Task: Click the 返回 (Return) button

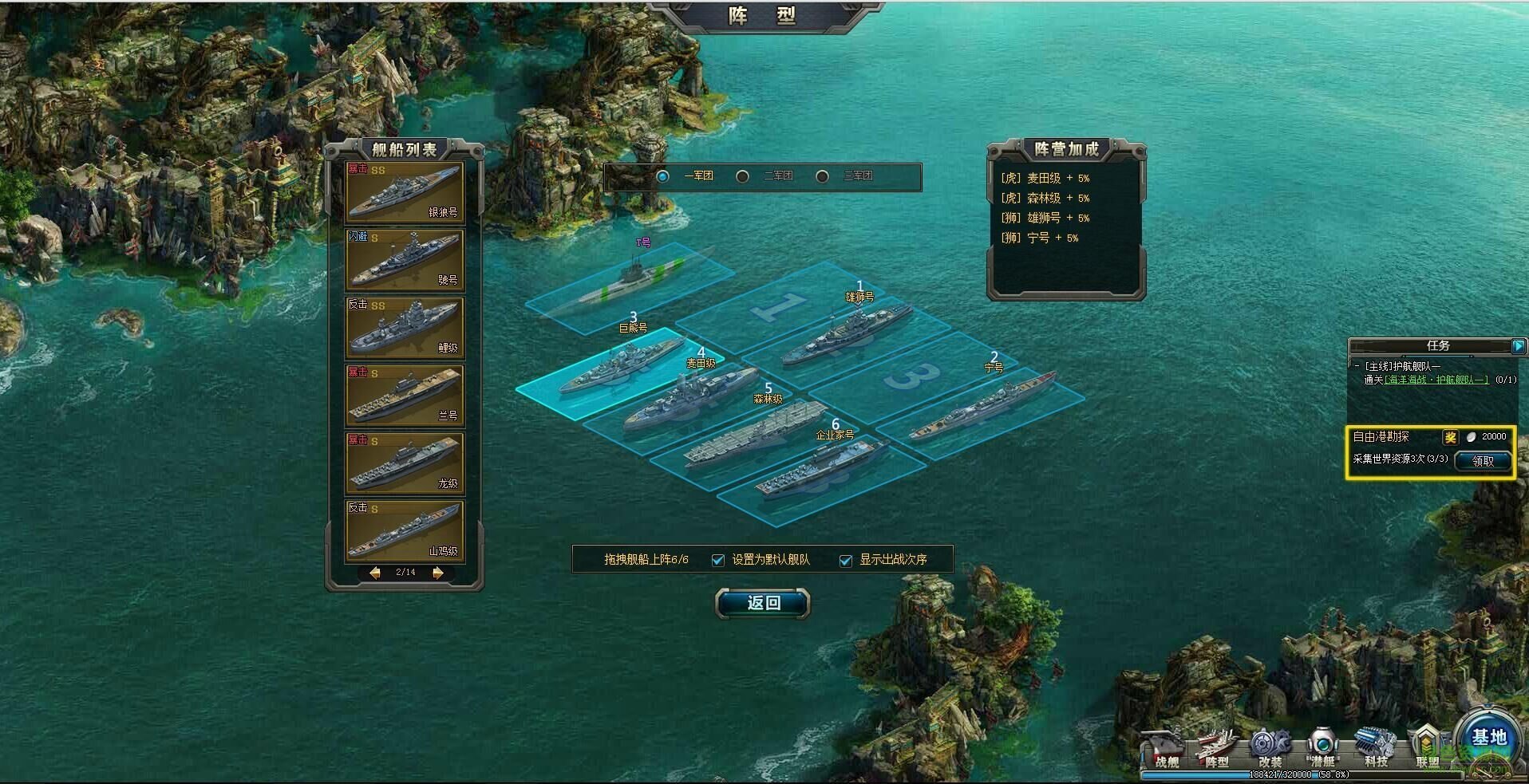Action: 762,603
